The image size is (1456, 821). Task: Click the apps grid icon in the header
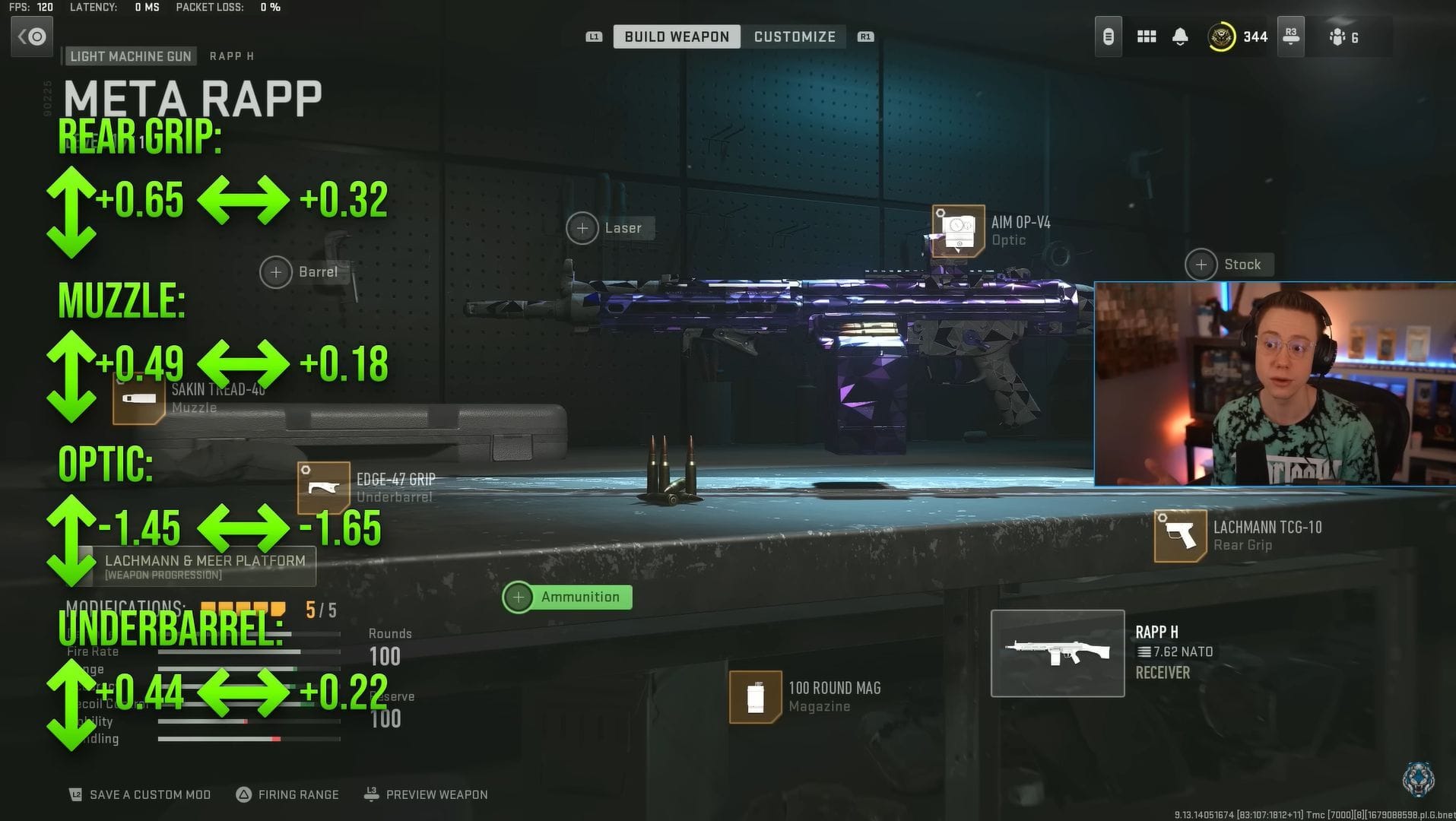pos(1146,36)
